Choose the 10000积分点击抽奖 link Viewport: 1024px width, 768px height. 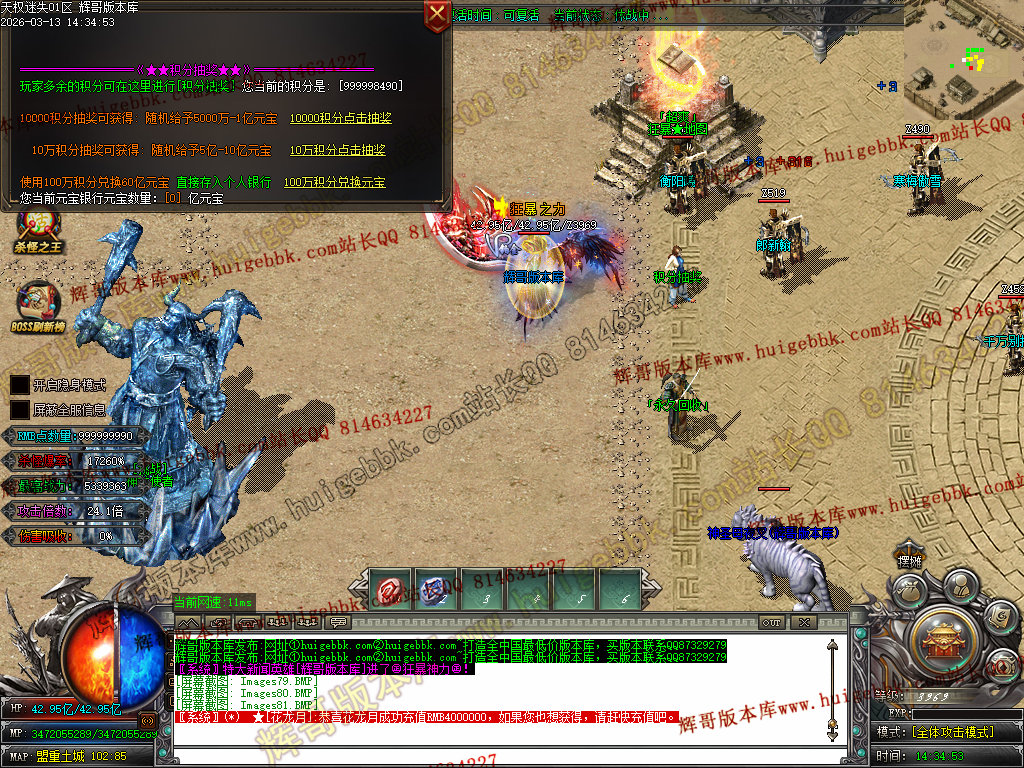[340, 118]
